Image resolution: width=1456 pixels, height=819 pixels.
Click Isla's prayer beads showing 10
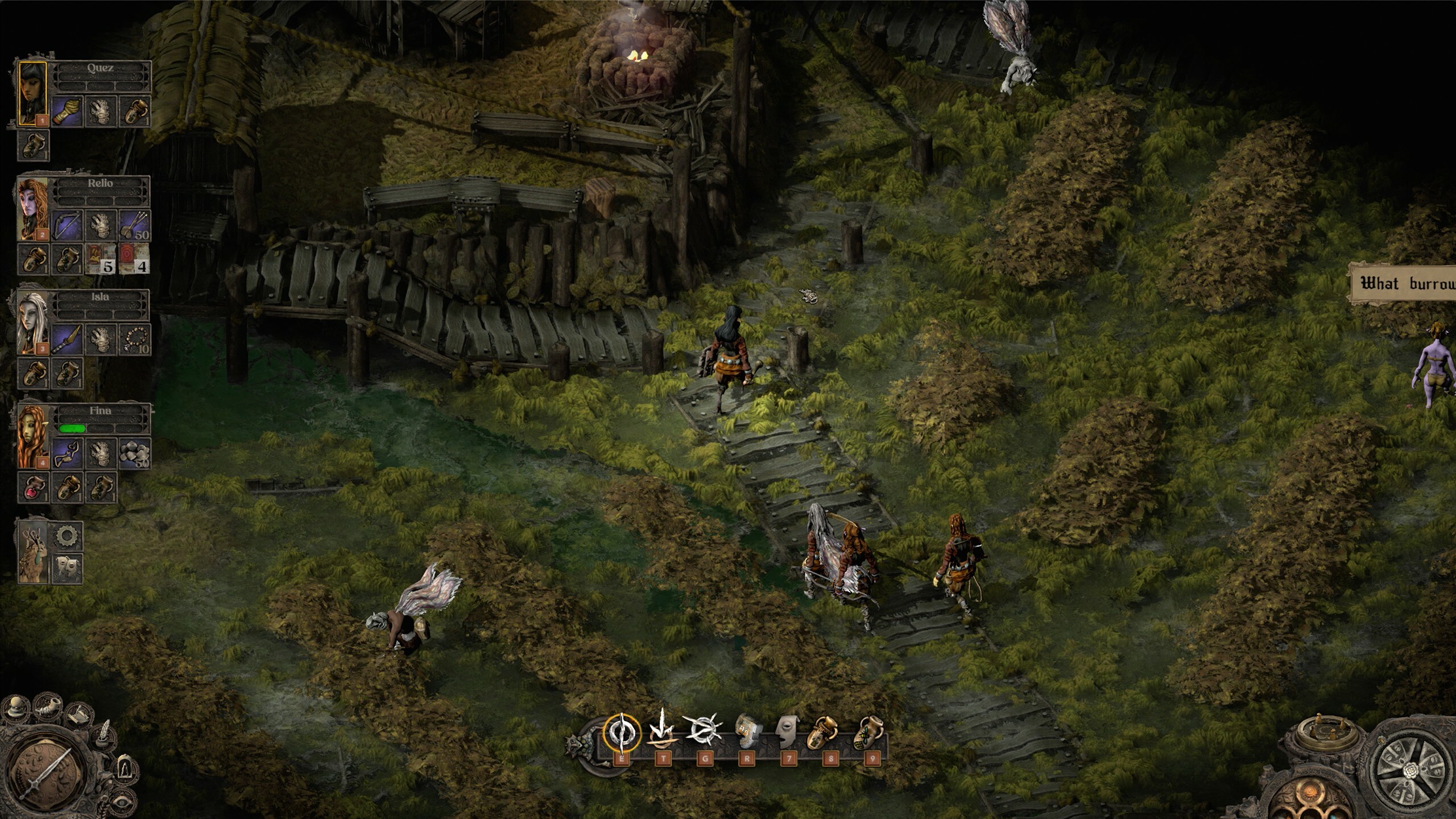coord(136,340)
